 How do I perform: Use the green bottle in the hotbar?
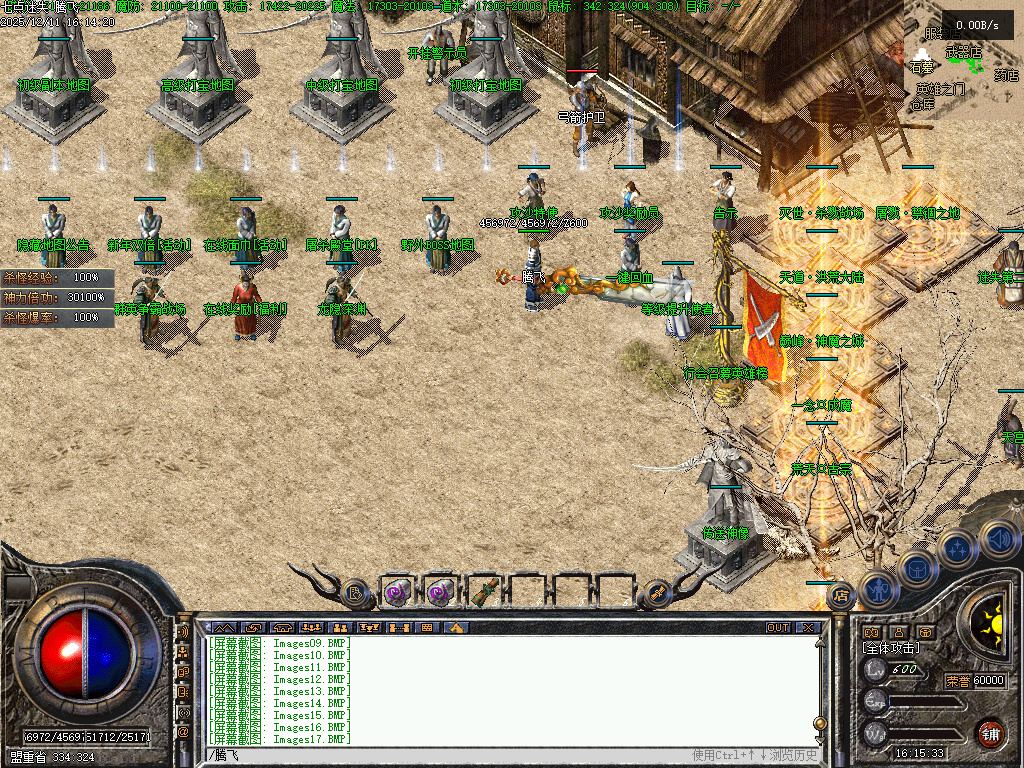tap(484, 593)
